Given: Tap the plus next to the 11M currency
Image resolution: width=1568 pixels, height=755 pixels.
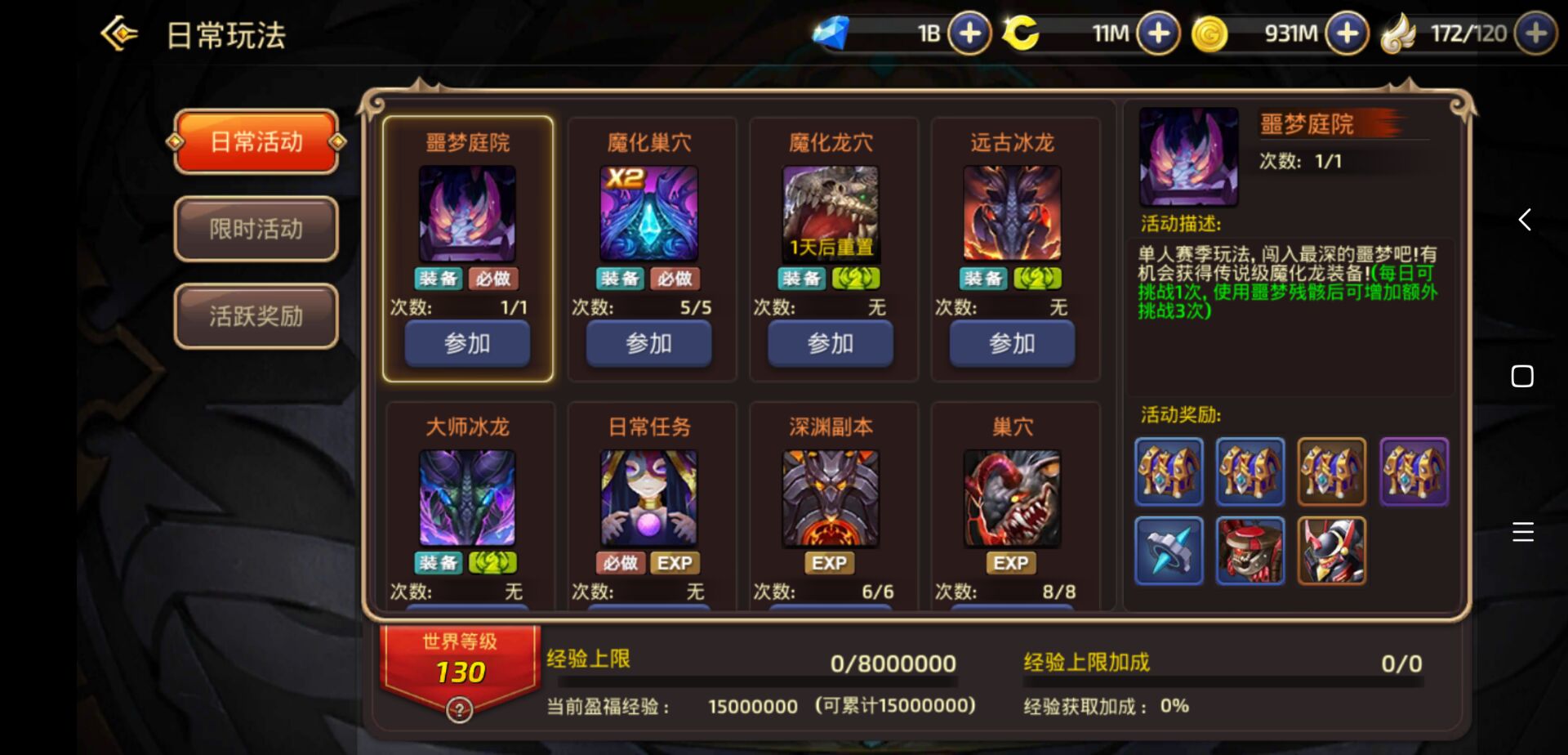Looking at the screenshot, I should coord(1156,34).
